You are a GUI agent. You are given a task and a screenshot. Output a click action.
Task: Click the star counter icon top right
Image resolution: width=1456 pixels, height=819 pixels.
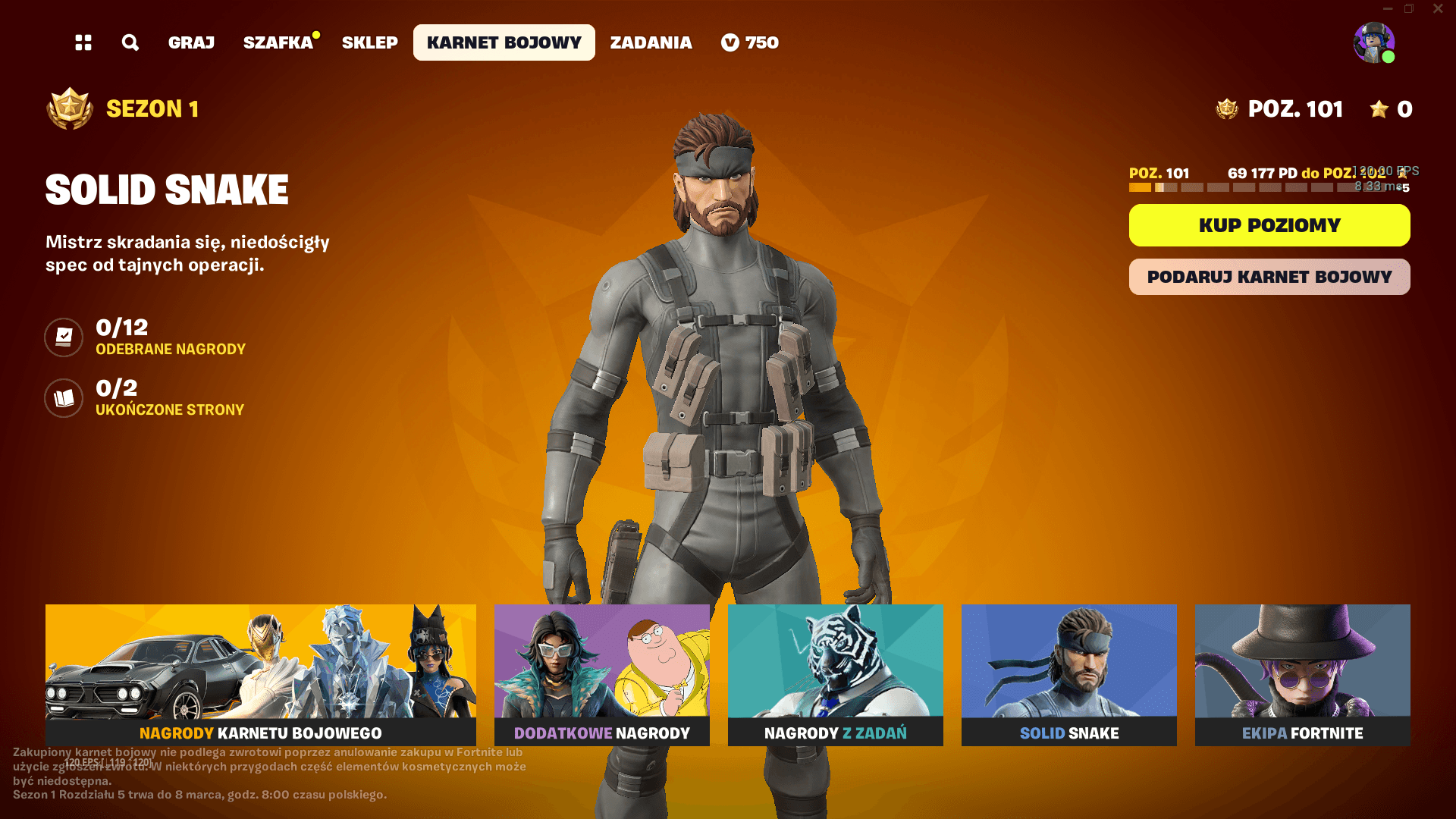[1375, 110]
